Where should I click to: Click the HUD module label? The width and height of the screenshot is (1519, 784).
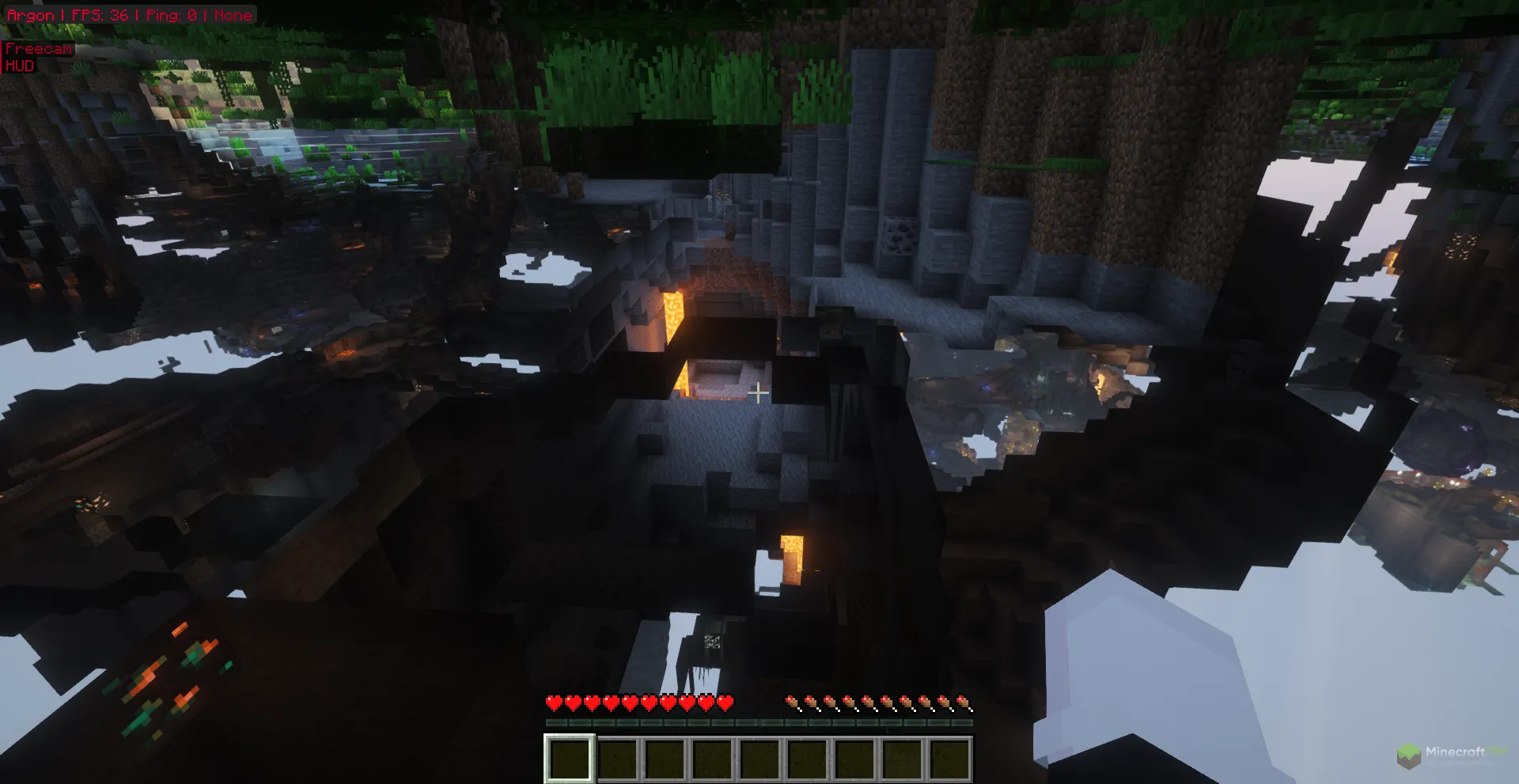click(21, 66)
